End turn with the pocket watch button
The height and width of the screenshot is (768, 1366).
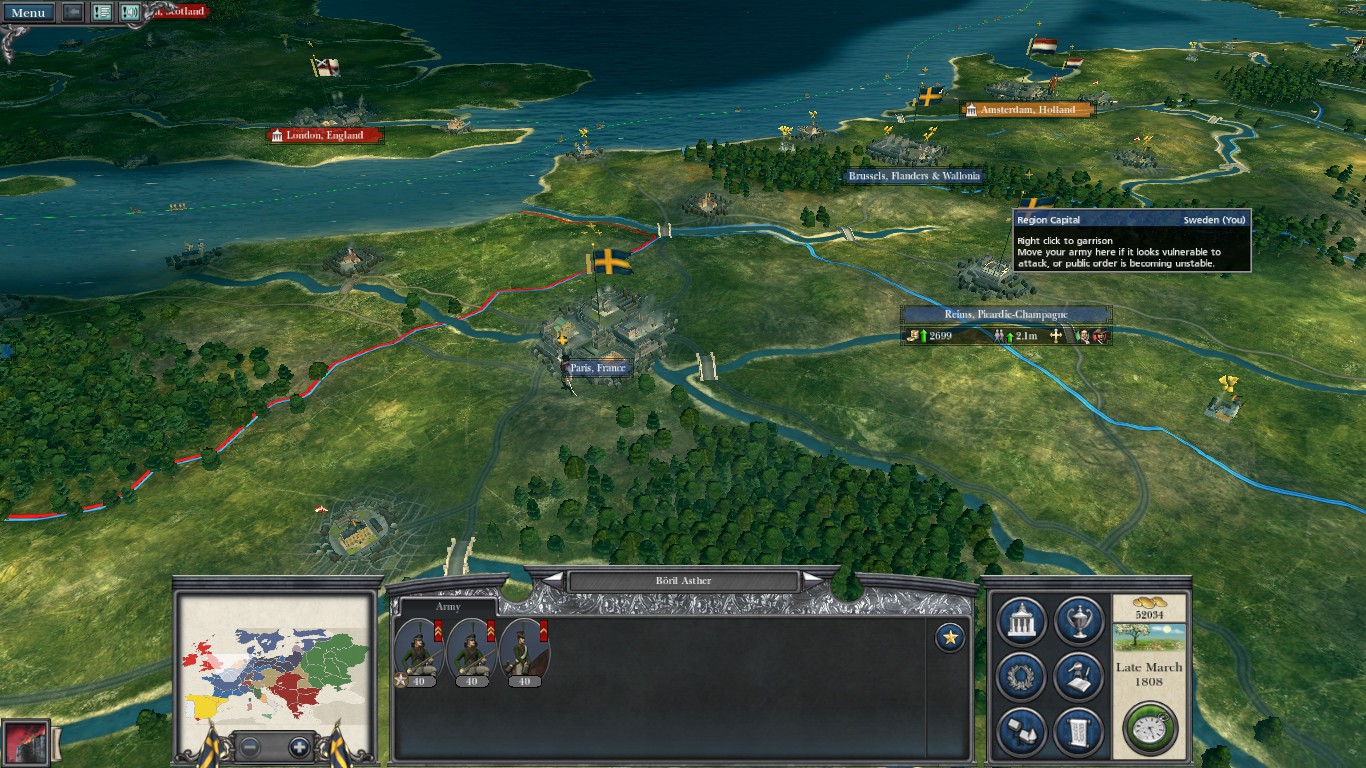point(1150,727)
